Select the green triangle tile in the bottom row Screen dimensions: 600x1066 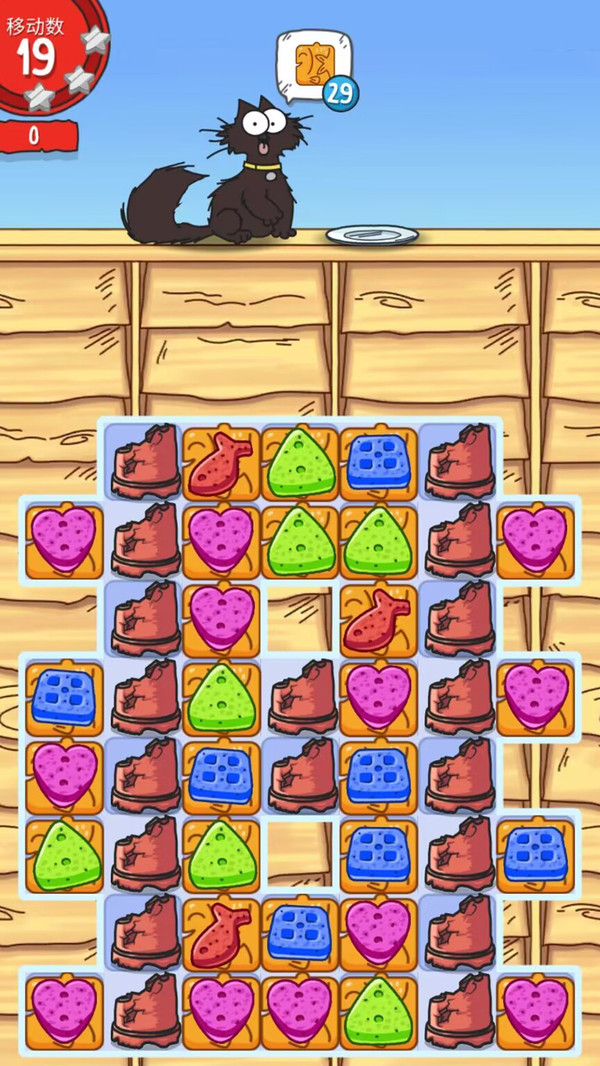(378, 1008)
